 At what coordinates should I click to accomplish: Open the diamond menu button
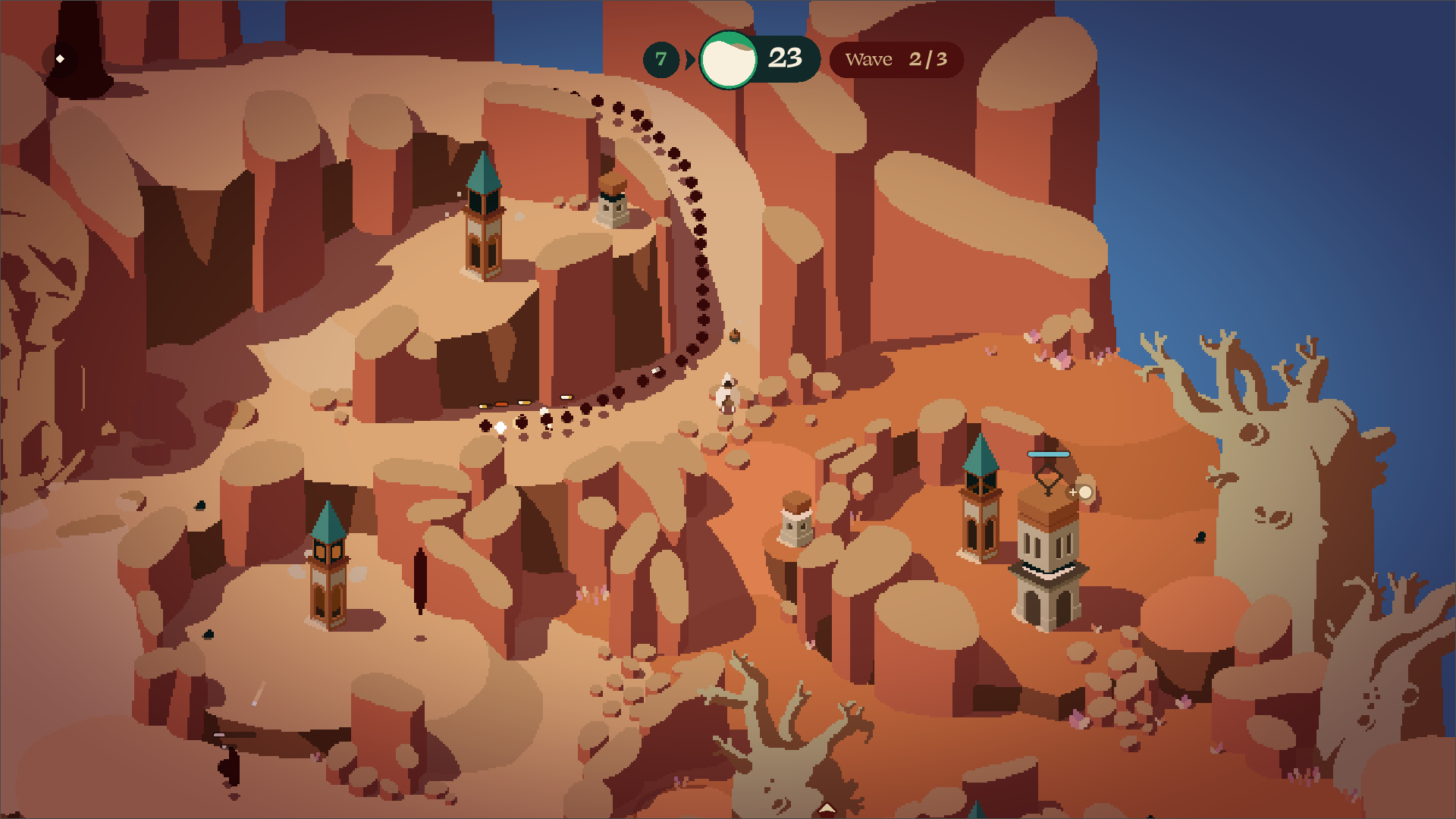tap(60, 59)
